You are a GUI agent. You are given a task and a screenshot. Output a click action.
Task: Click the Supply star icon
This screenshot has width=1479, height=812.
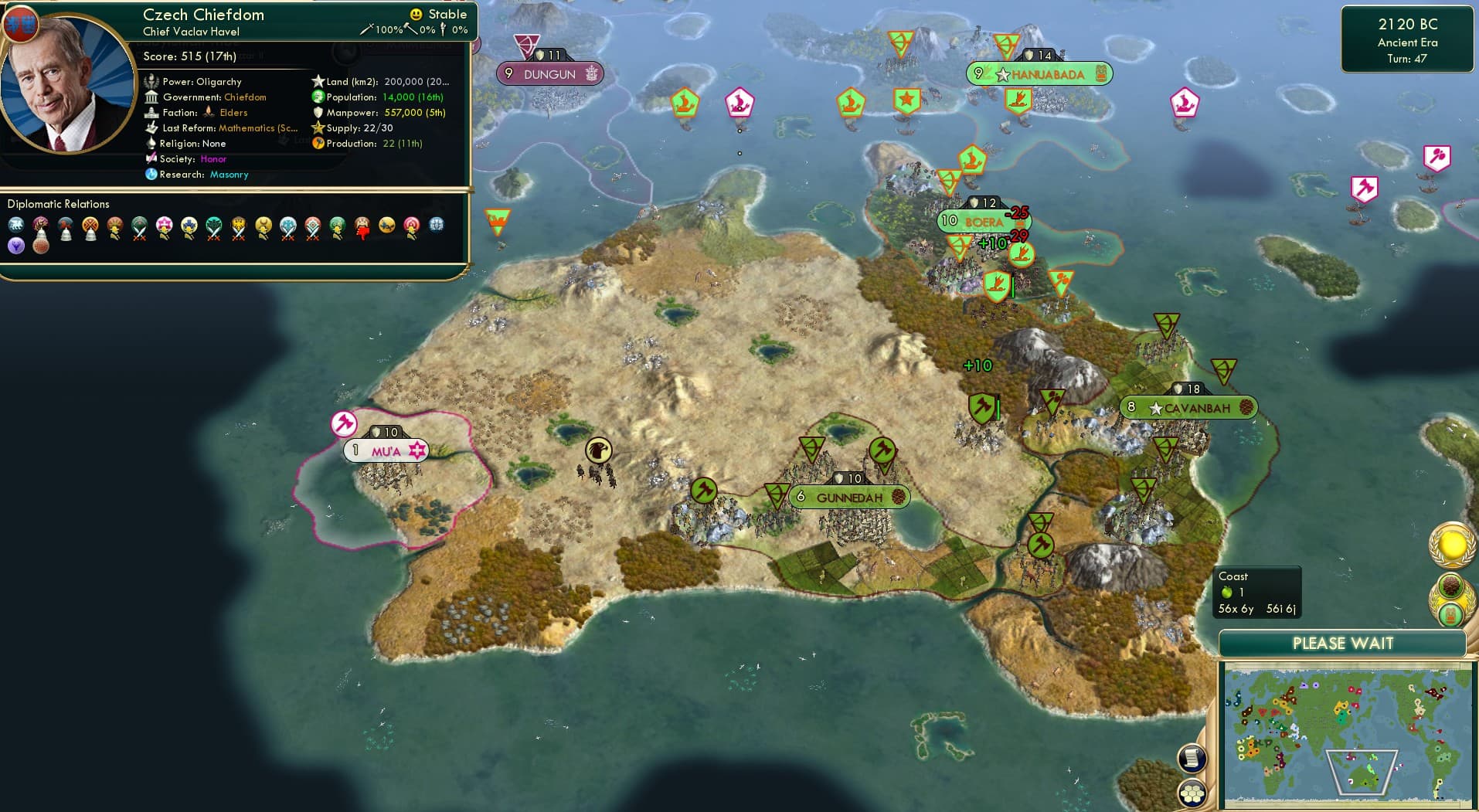[316, 127]
